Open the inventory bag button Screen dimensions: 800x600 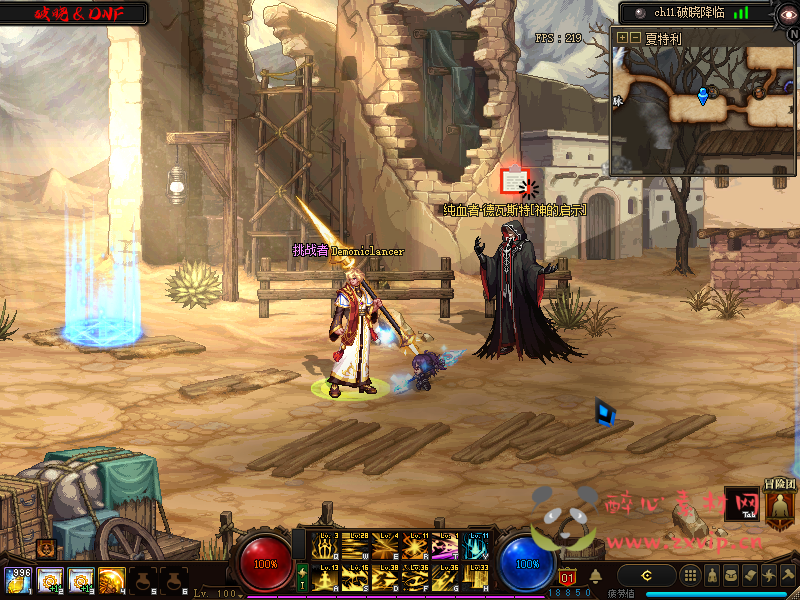729,576
